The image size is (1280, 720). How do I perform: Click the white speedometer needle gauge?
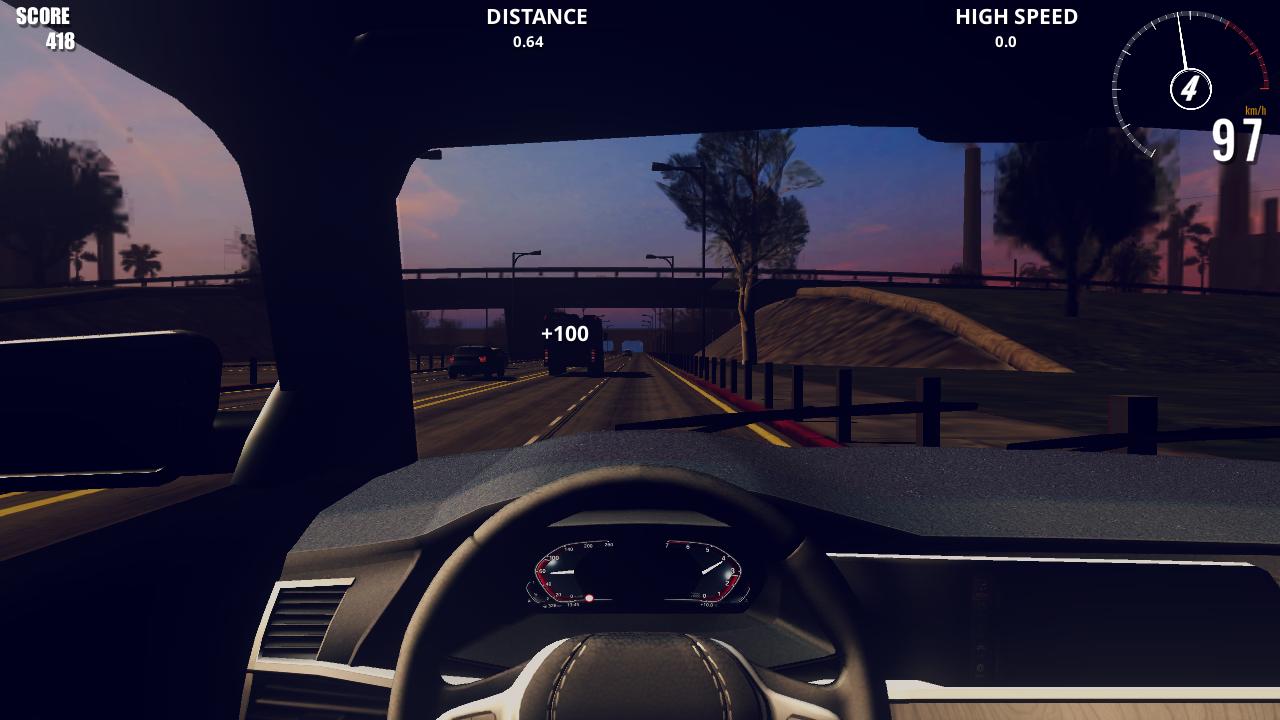[x=1180, y=38]
